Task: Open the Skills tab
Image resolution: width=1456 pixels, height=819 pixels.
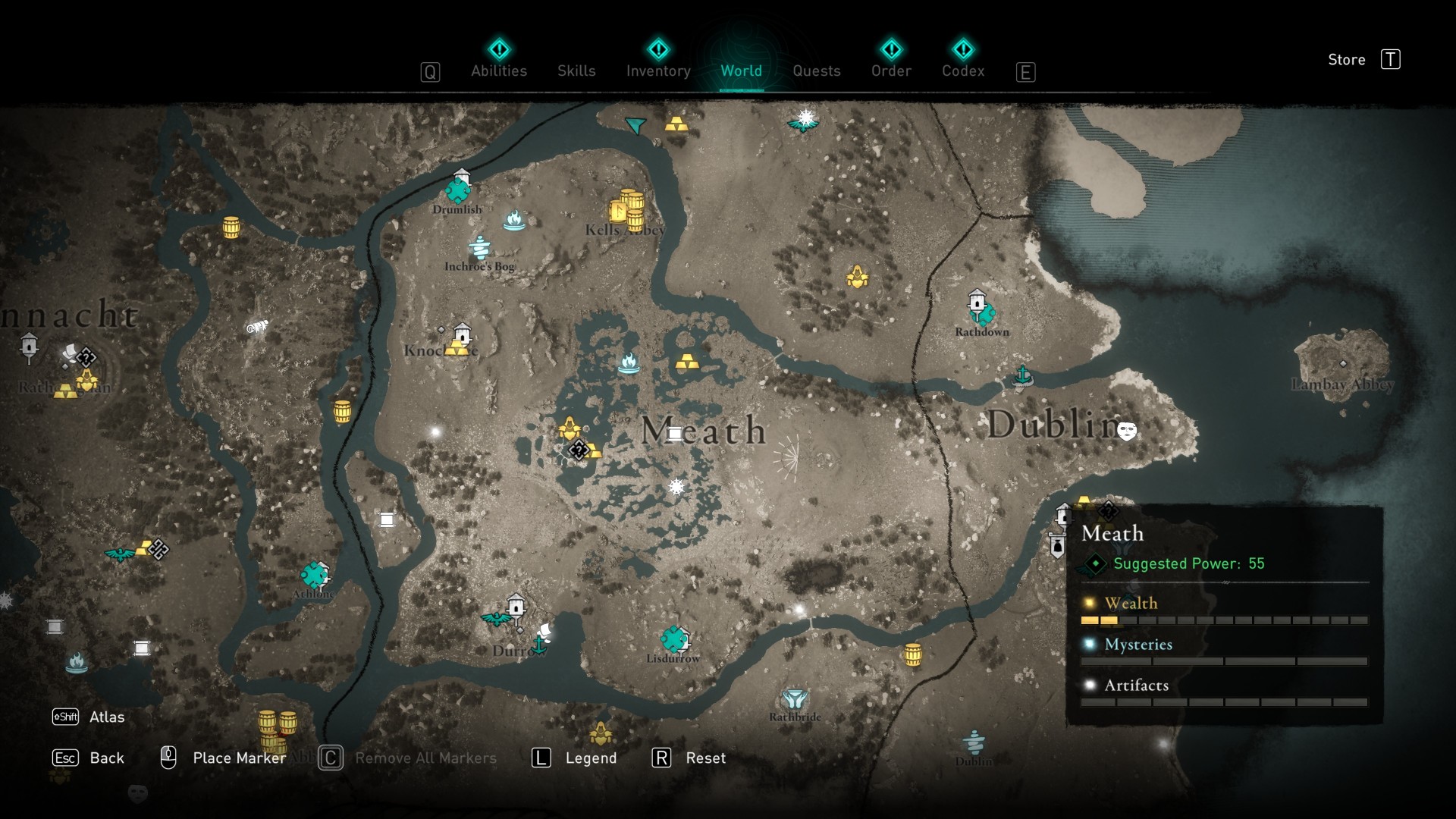Action: [576, 71]
